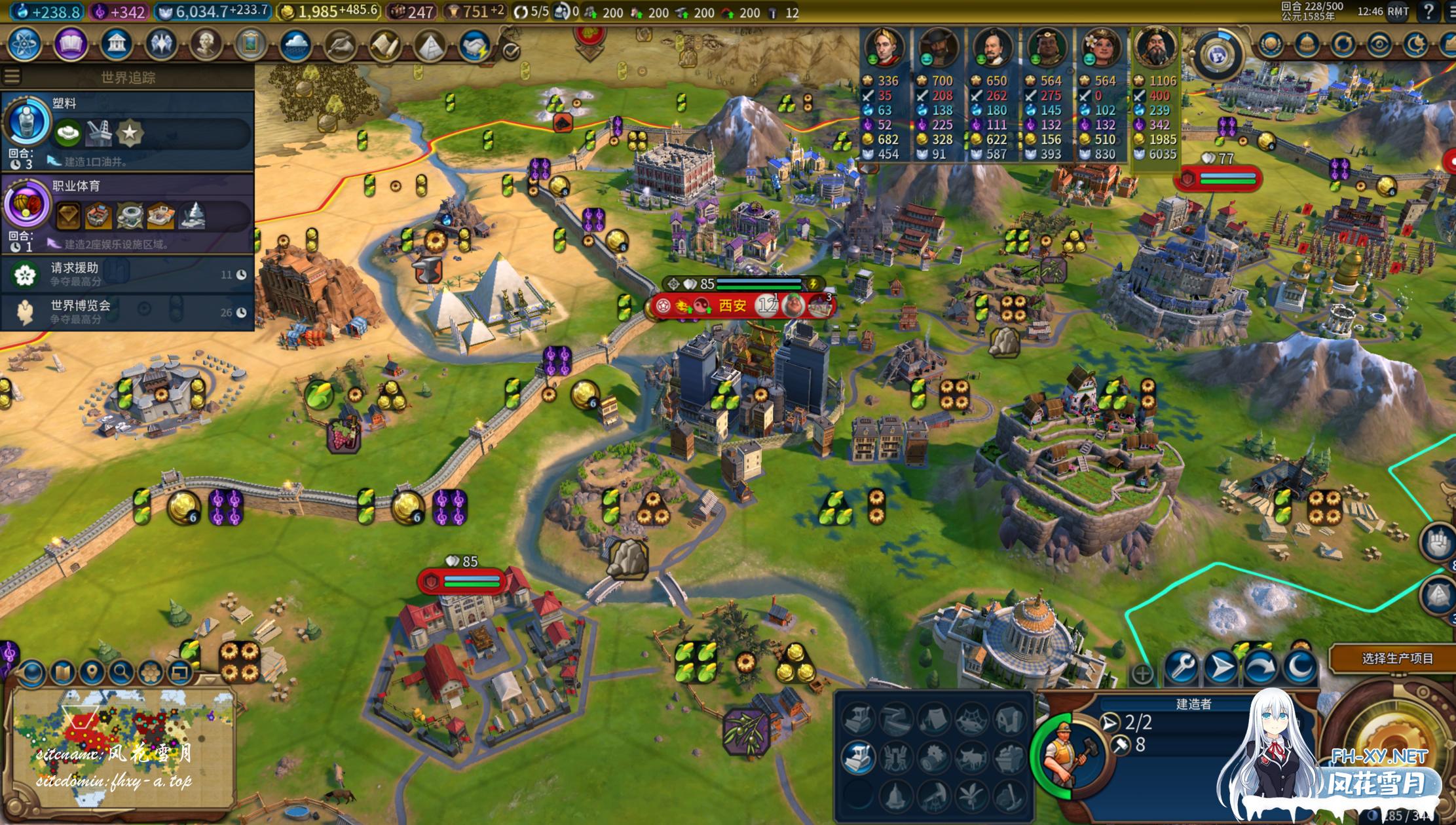Open the World Congress handshake icon
Screen dimensions: 1456x825
point(474,45)
